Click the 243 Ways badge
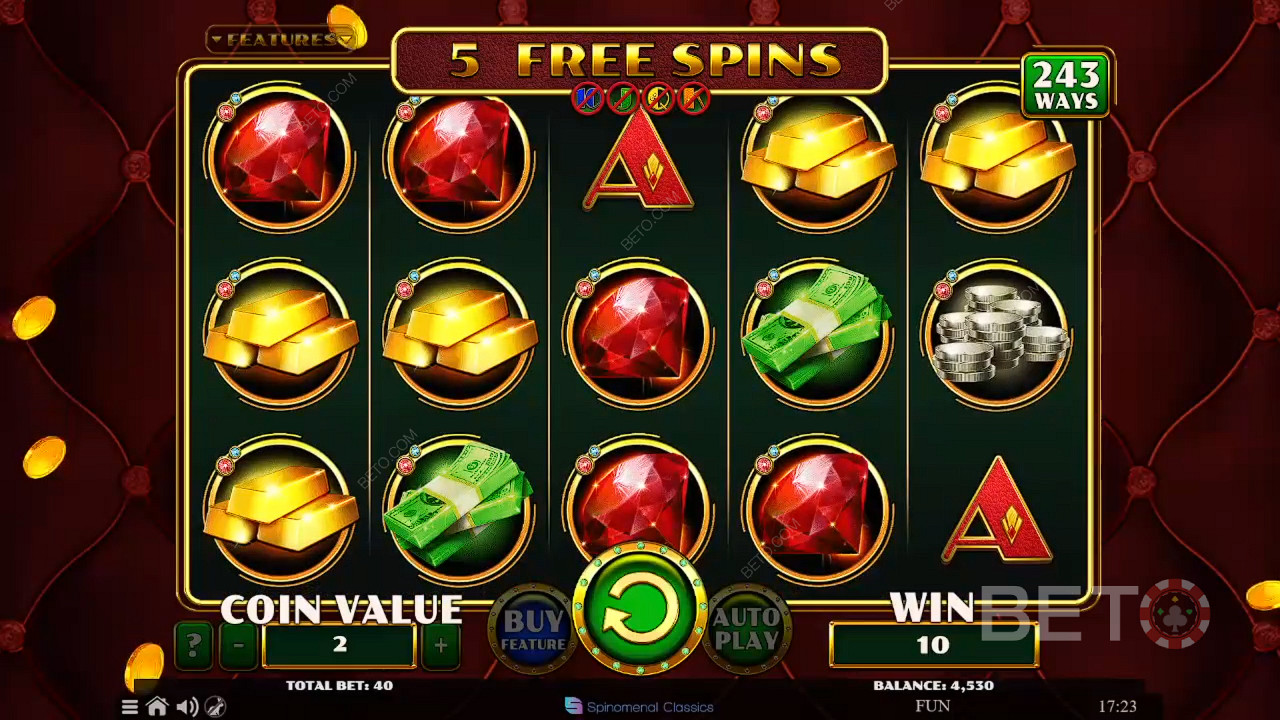Screen dimensions: 1280x720 pyautogui.click(x=1066, y=86)
